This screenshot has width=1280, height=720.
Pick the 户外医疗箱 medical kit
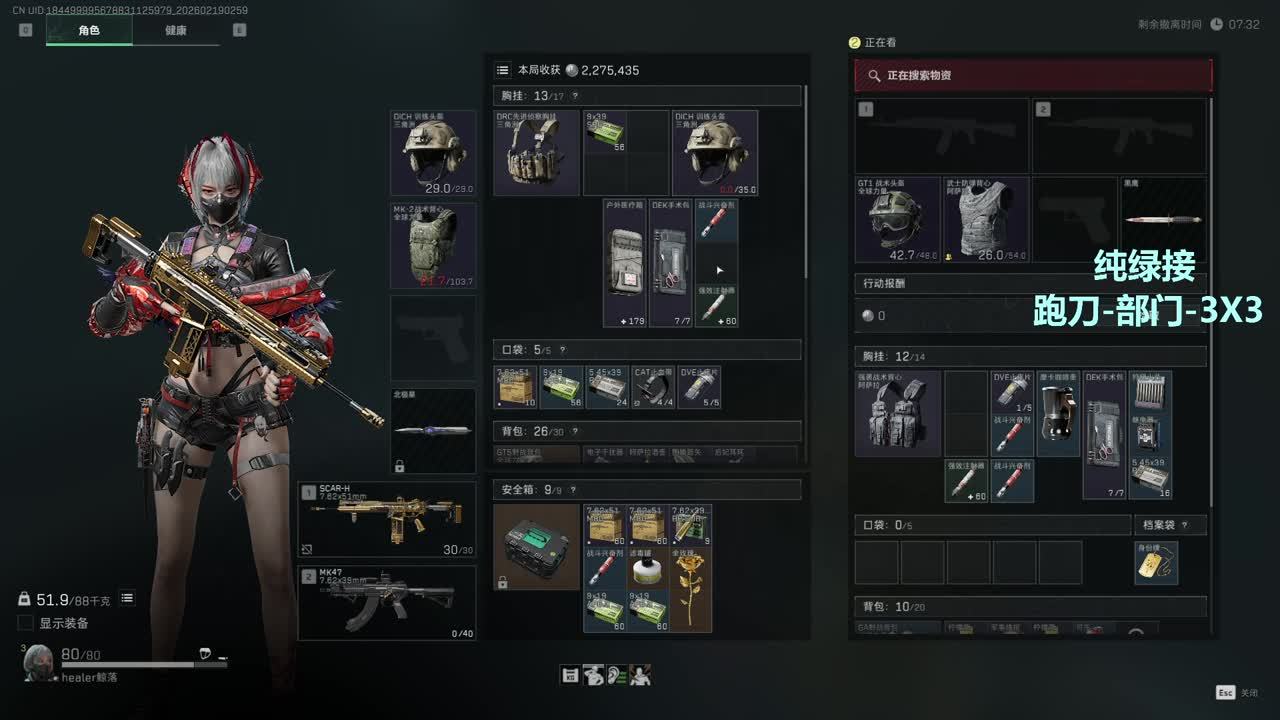coord(625,262)
